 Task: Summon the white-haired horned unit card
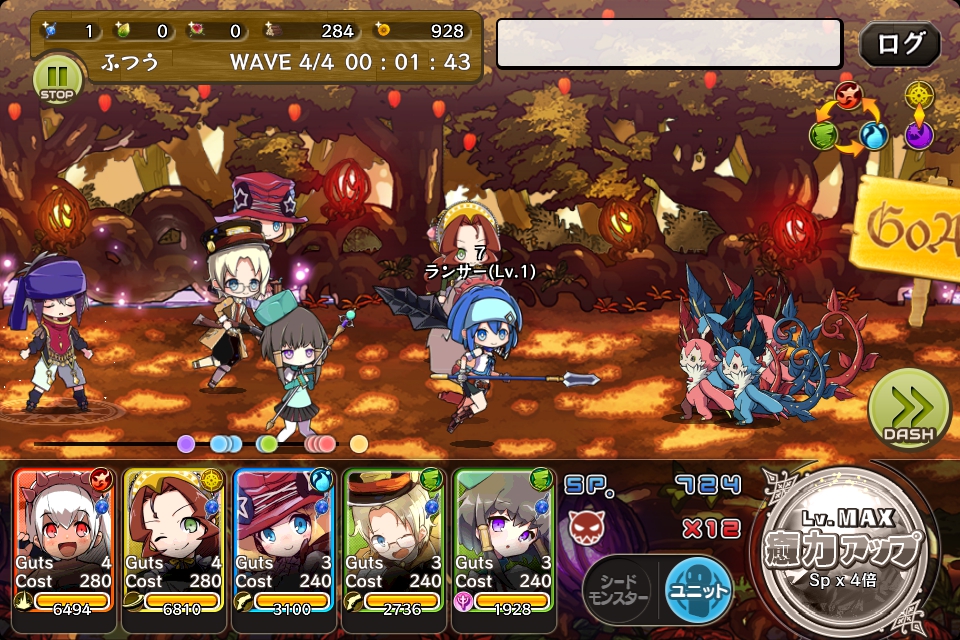(65, 540)
